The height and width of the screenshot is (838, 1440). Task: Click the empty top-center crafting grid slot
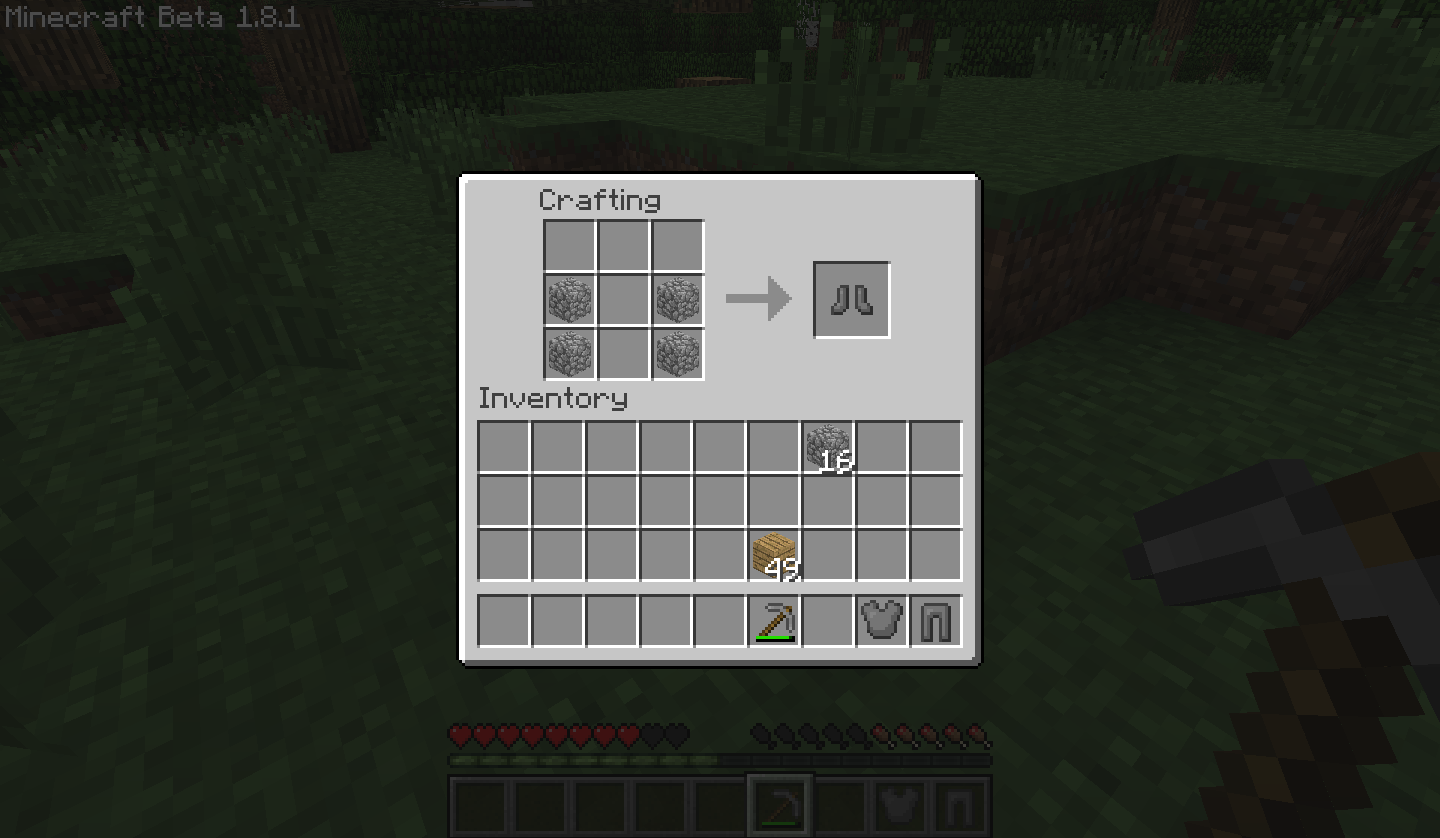click(x=623, y=245)
